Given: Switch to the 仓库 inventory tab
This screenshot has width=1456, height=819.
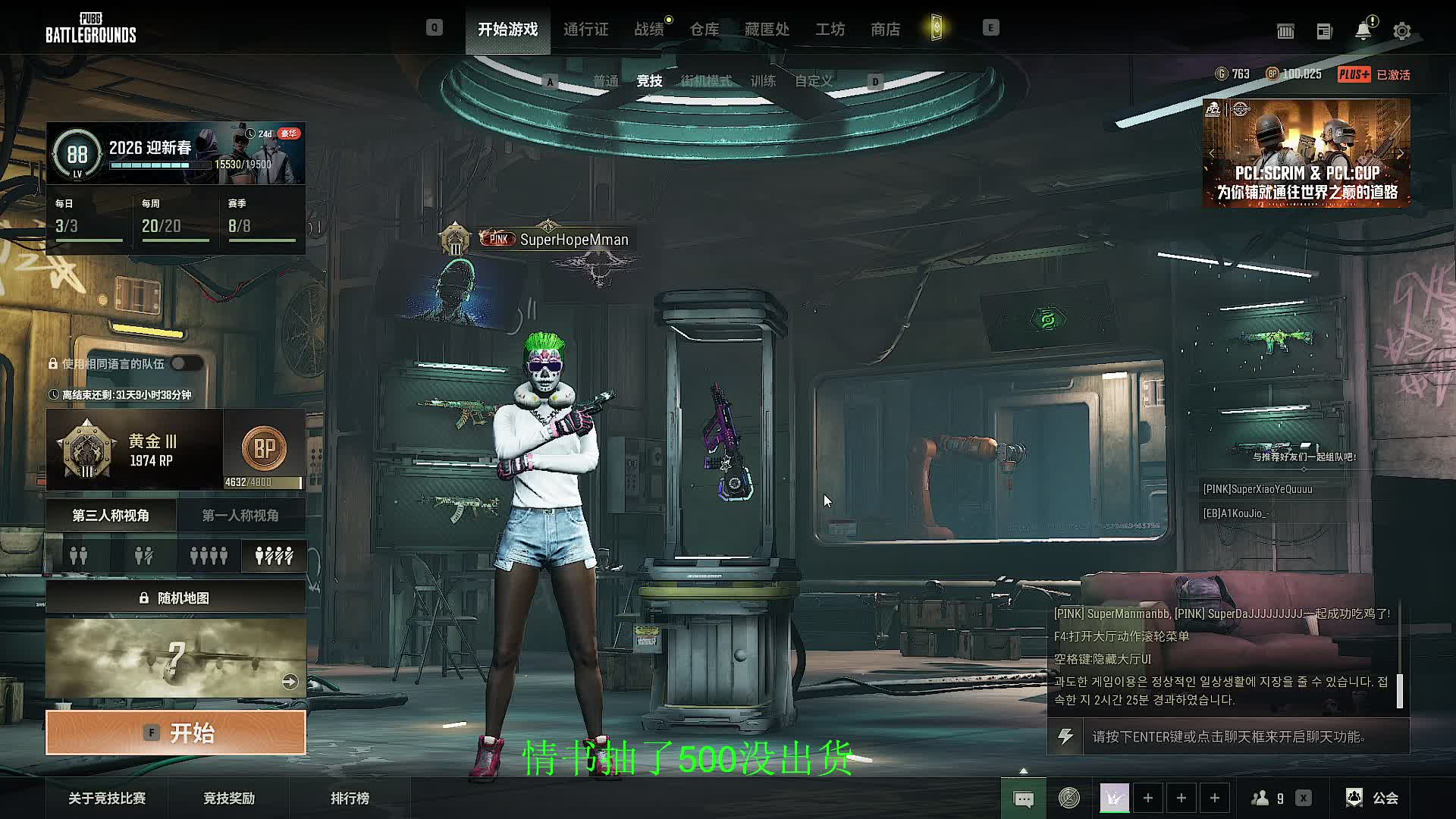Looking at the screenshot, I should (x=704, y=29).
